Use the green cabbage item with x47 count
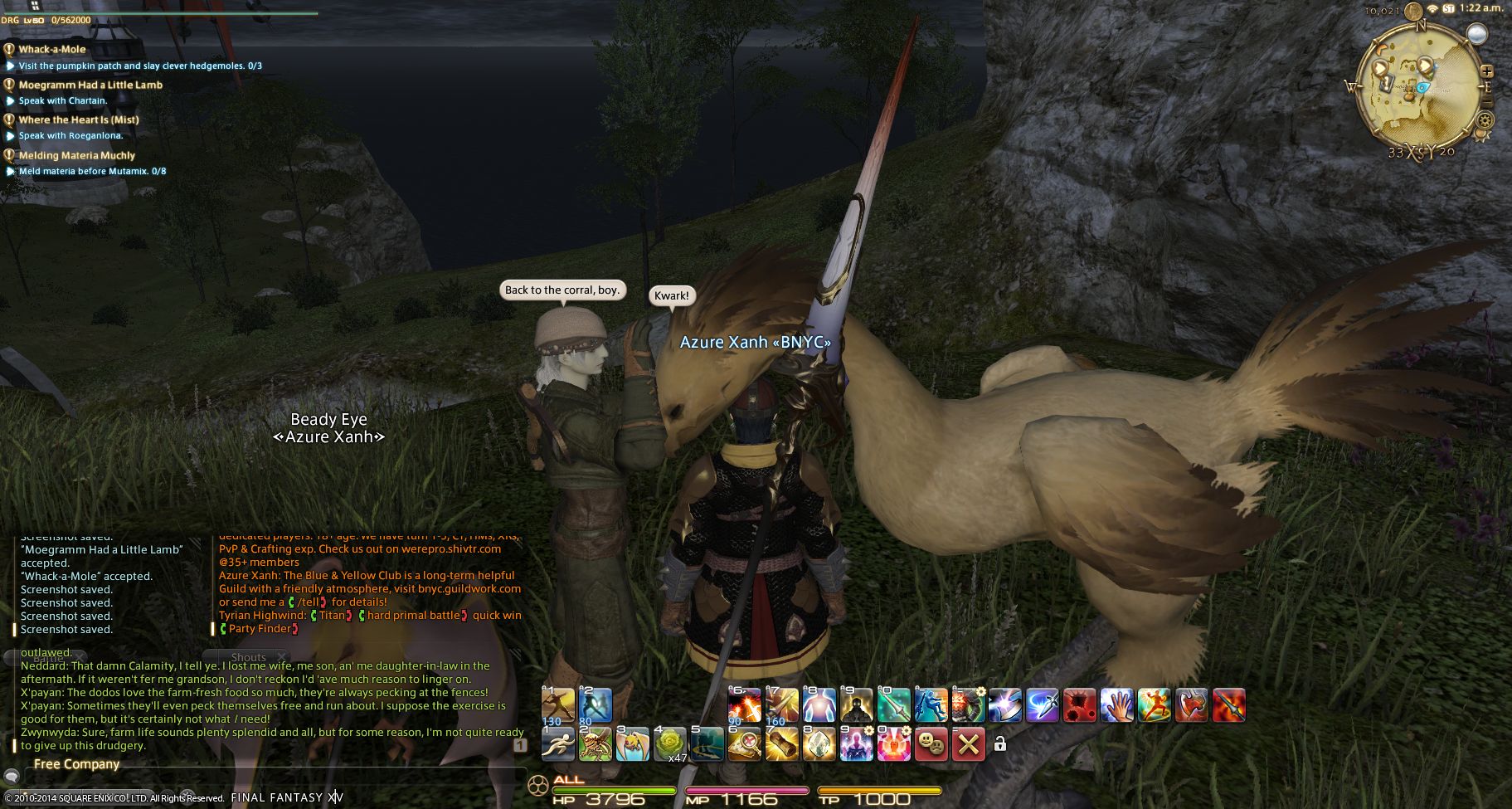This screenshot has width=1512, height=809. tap(669, 743)
